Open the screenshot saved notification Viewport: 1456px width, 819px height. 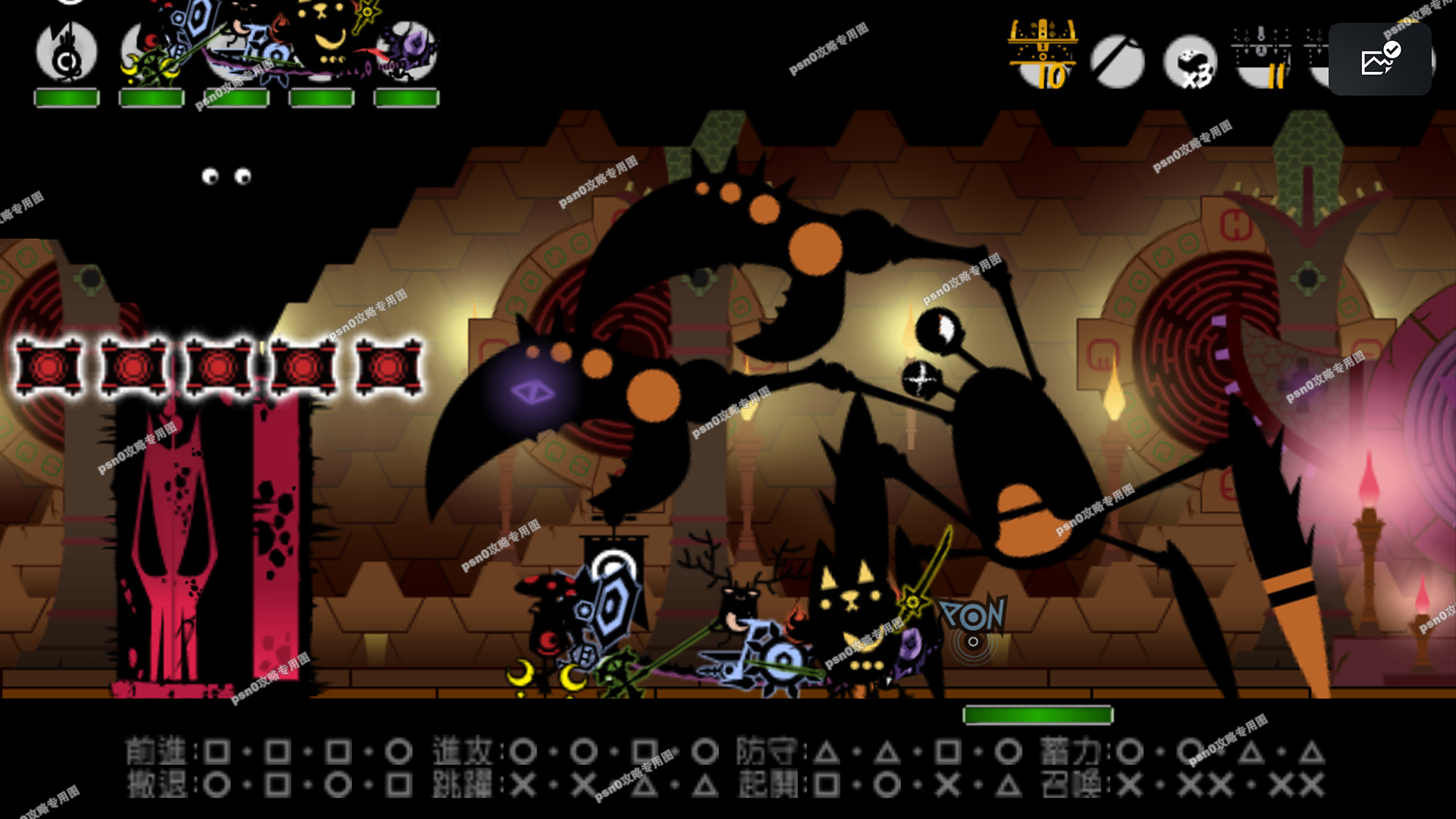(1380, 59)
